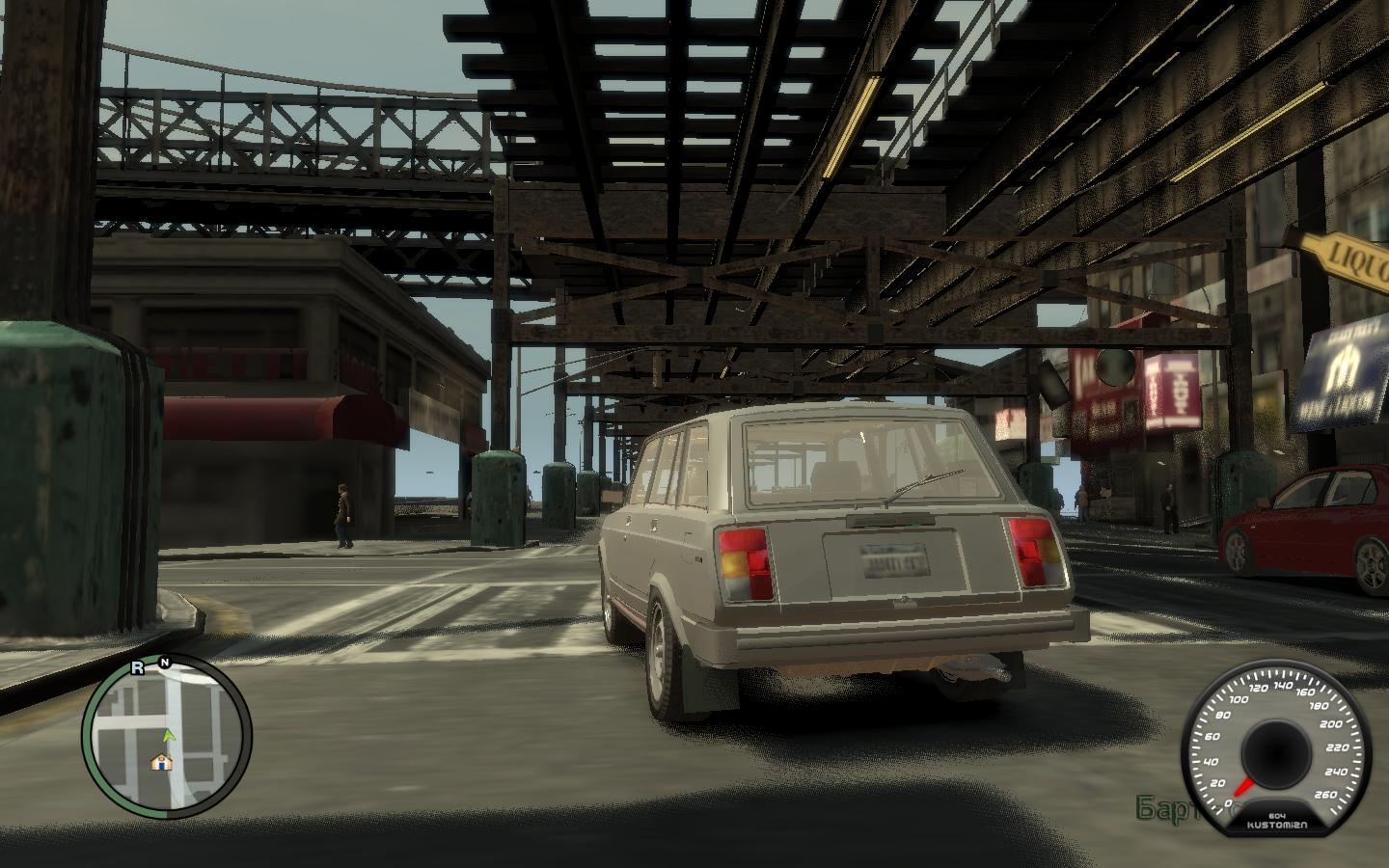Click the R blip on the minimap edge
Screen dimensions: 1389x868
[138, 666]
